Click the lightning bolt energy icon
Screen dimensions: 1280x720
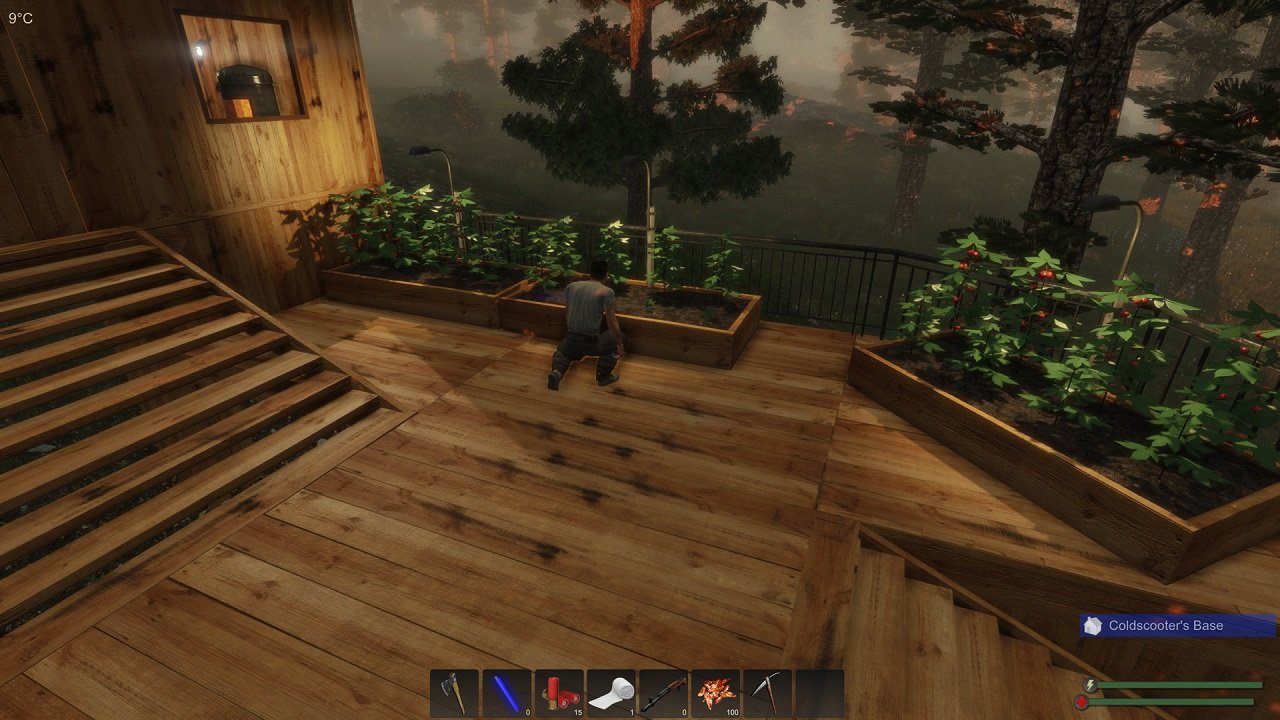[1090, 685]
